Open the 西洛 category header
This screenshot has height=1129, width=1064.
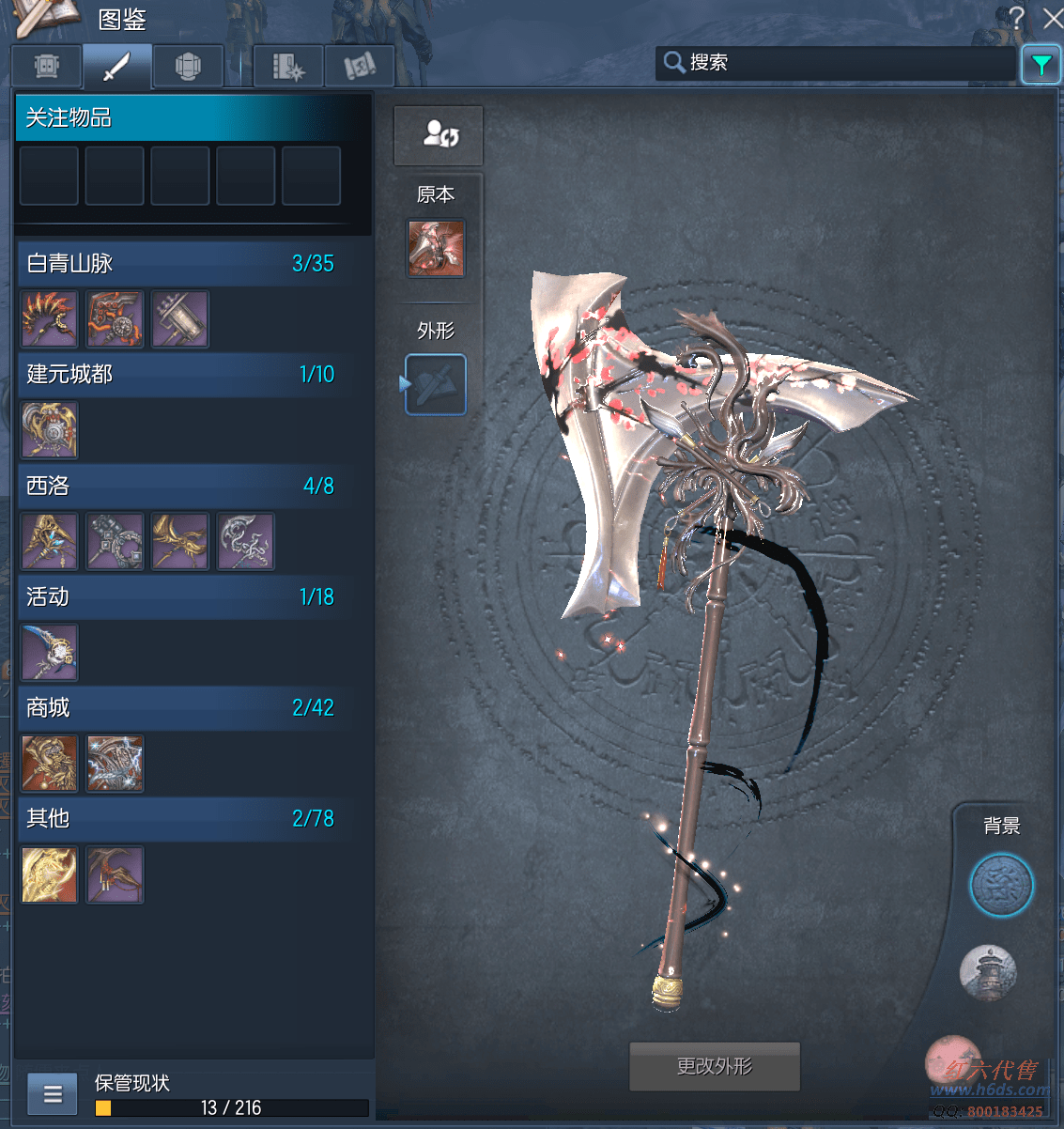[178, 486]
